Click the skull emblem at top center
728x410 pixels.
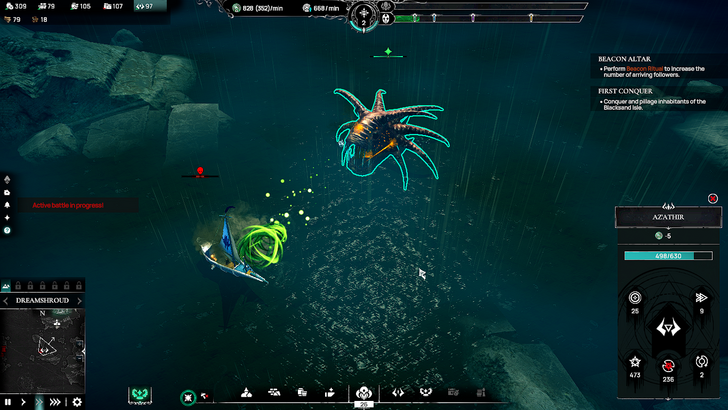click(x=385, y=18)
